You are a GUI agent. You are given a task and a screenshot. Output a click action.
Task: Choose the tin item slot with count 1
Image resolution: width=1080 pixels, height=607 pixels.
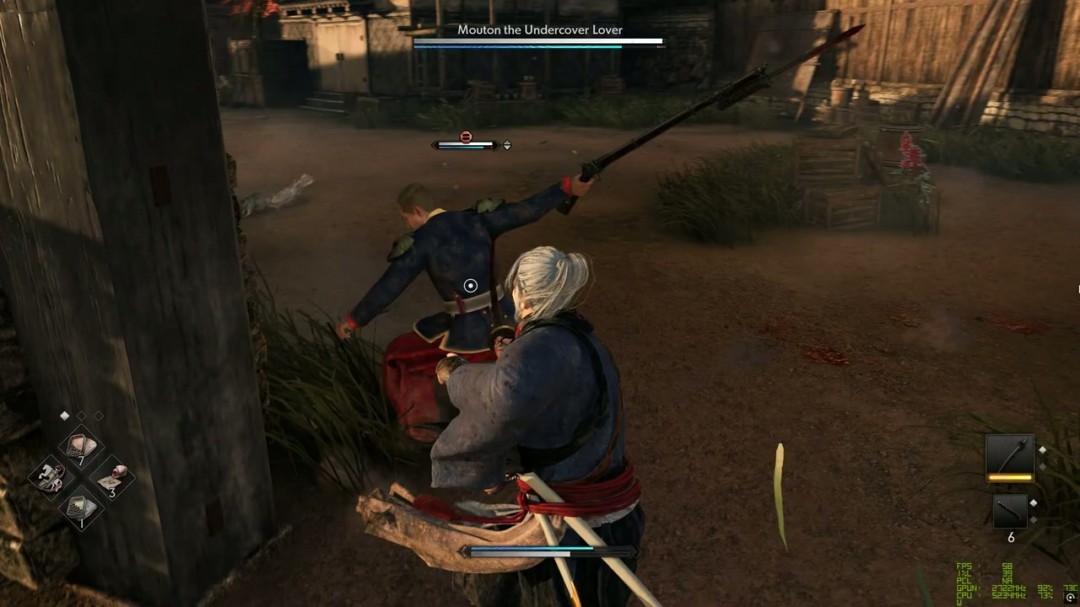[x=80, y=508]
